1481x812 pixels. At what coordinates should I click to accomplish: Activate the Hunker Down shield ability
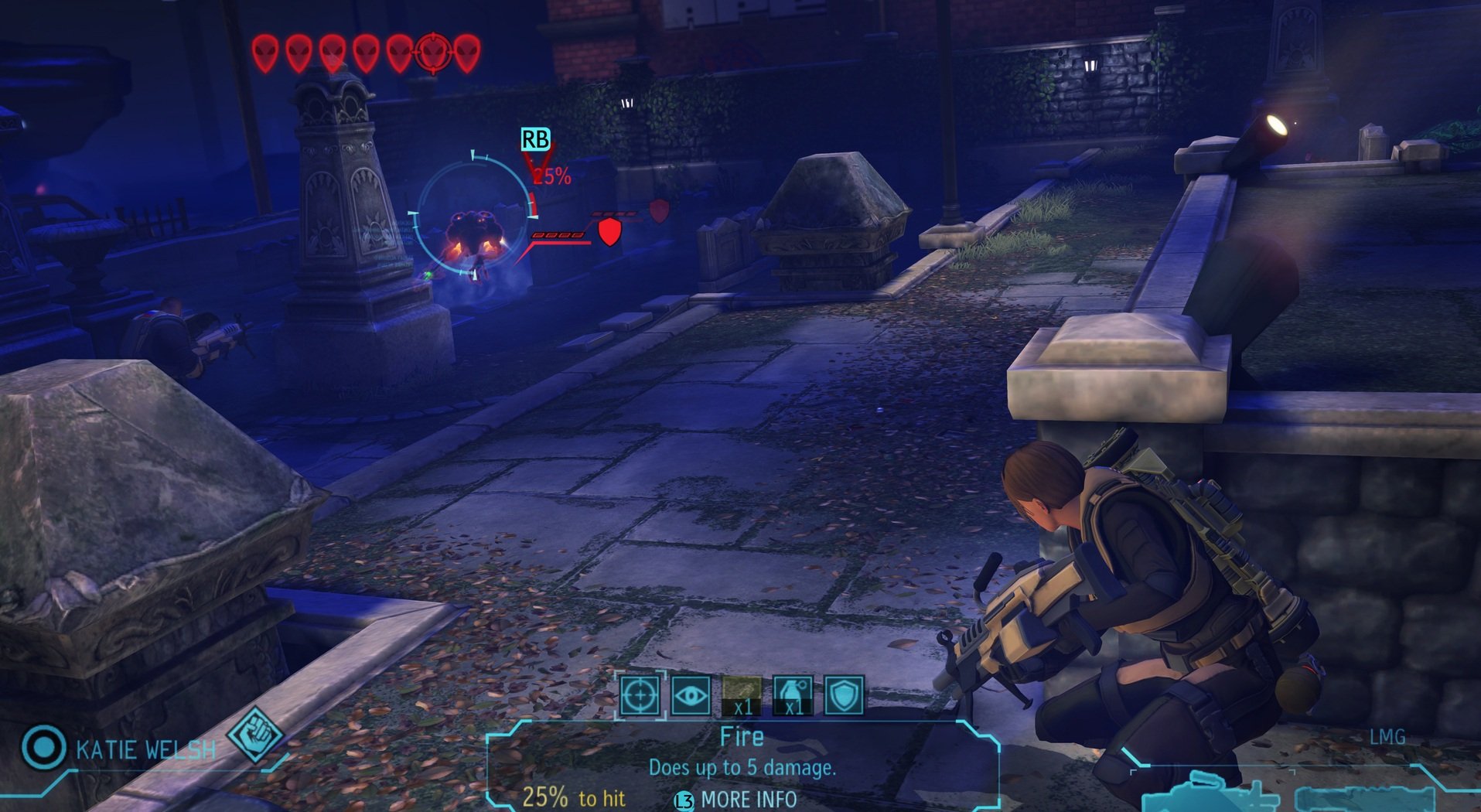coord(844,695)
